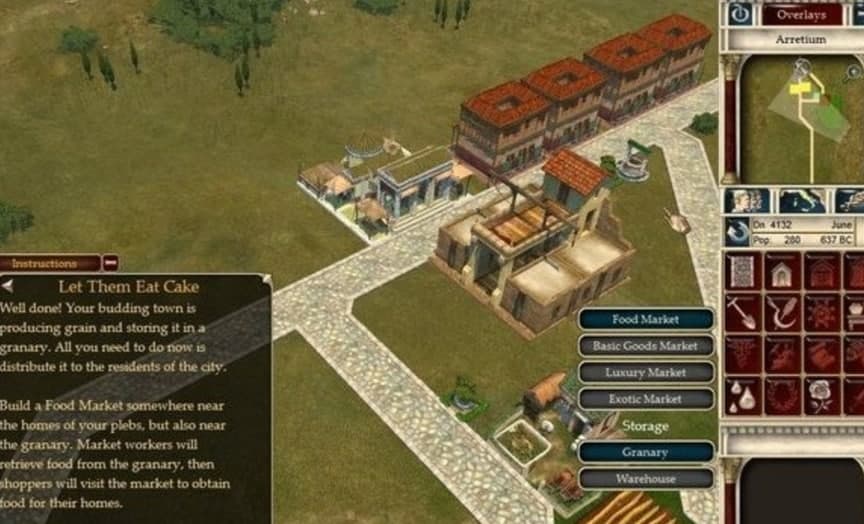This screenshot has width=864, height=524.
Task: Choose Granary under Storage
Action: pos(646,452)
